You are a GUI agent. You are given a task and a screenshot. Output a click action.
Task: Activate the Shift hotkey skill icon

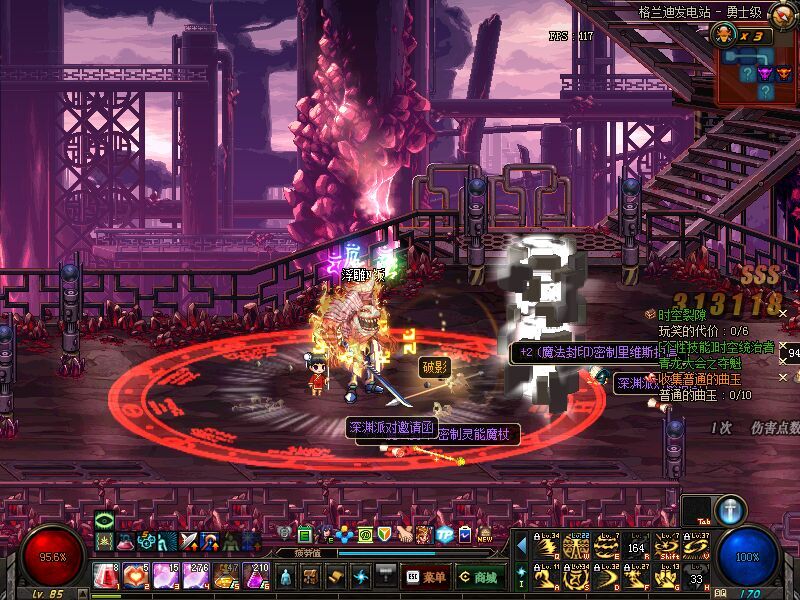point(667,547)
